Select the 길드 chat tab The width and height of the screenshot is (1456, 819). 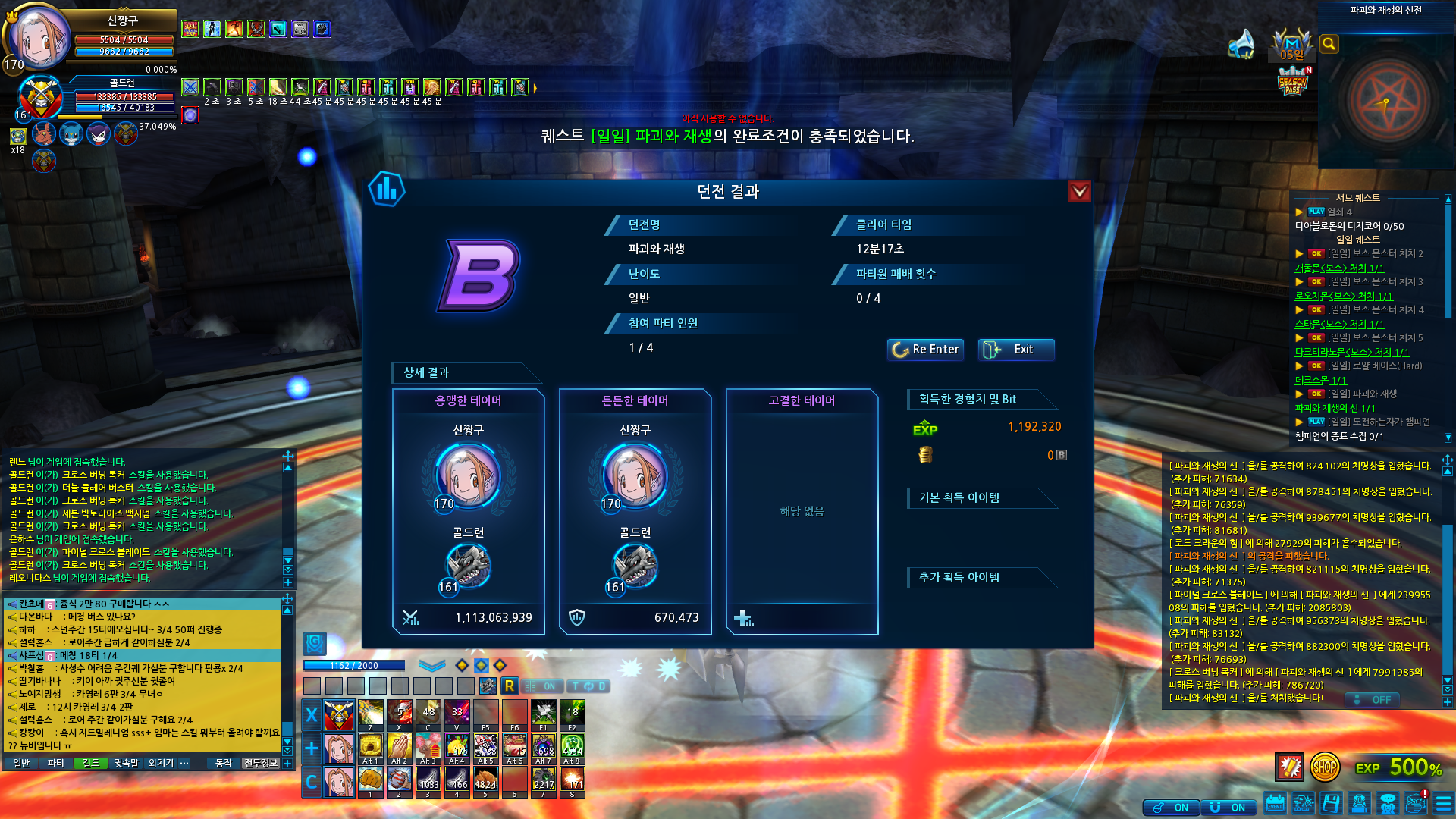click(91, 763)
